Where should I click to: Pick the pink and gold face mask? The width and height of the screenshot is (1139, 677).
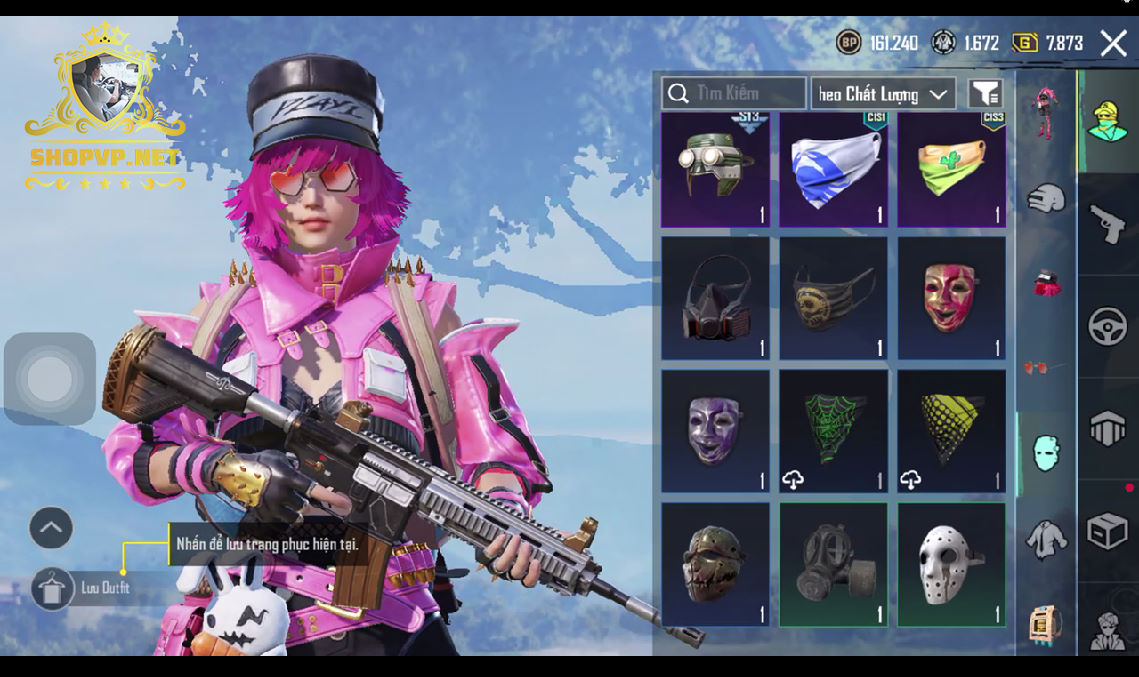tap(951, 298)
